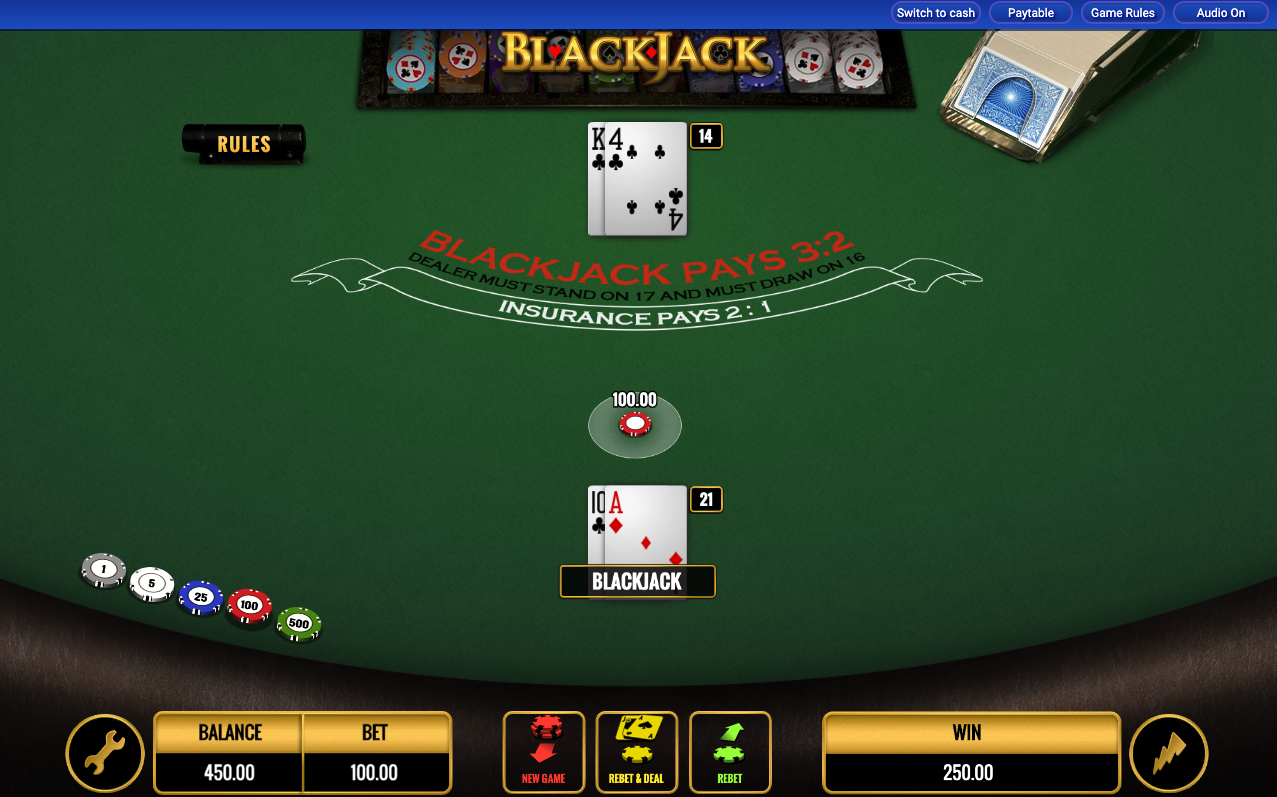Pick the green 500 chip
Screen dimensions: 1277x797
(x=298, y=623)
